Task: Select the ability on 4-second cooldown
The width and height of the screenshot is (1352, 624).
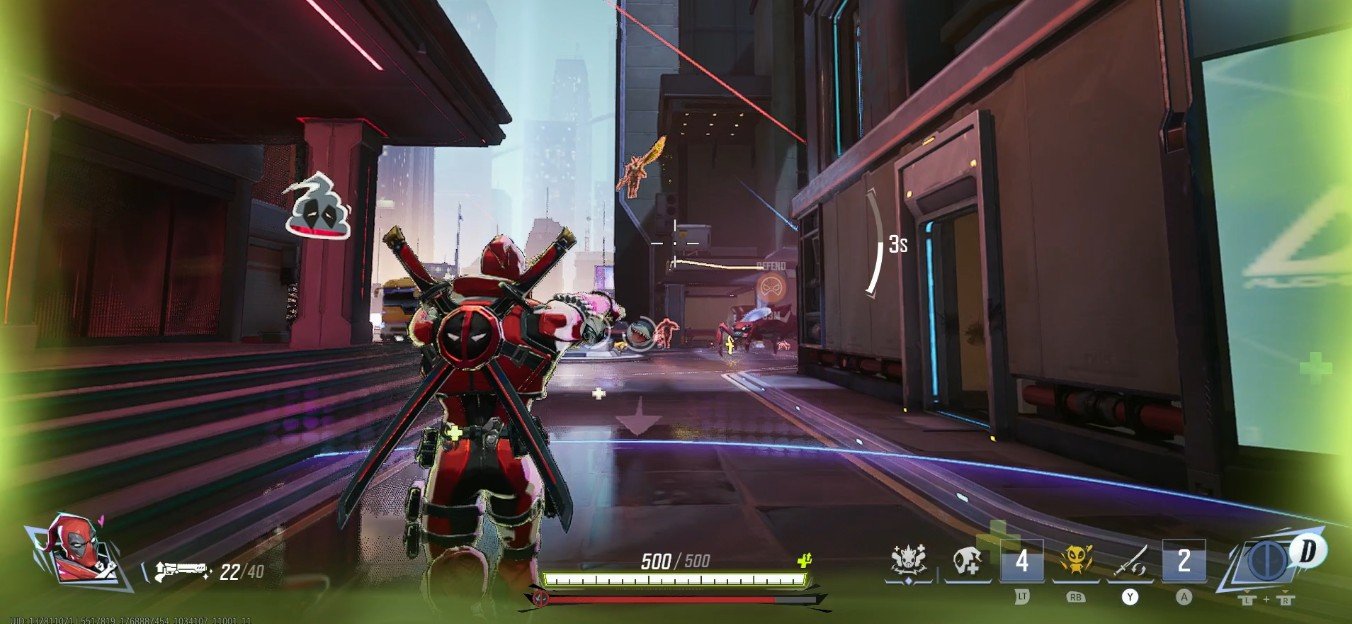Action: [1022, 561]
